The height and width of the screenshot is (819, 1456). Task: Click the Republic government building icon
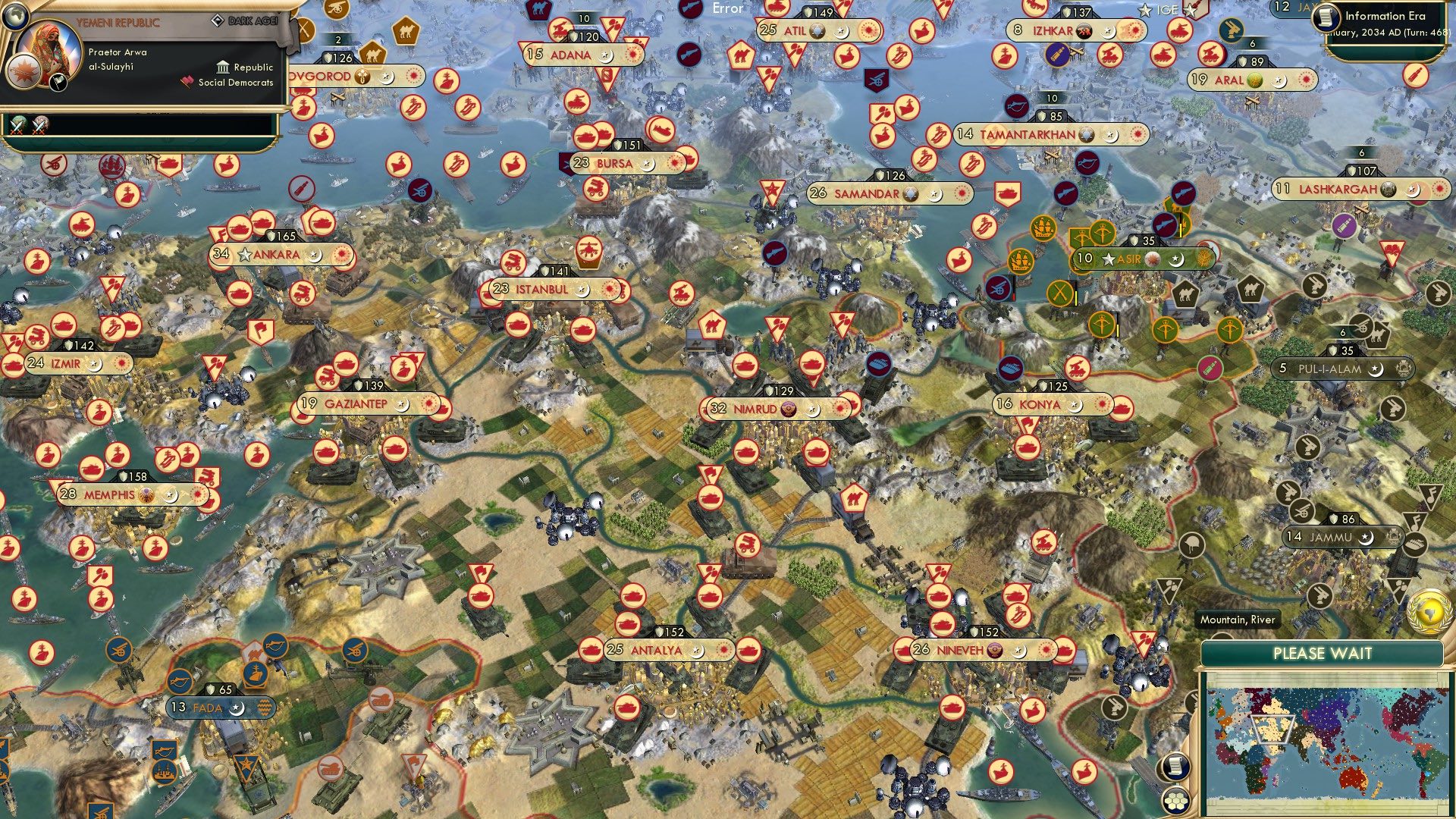pos(223,67)
